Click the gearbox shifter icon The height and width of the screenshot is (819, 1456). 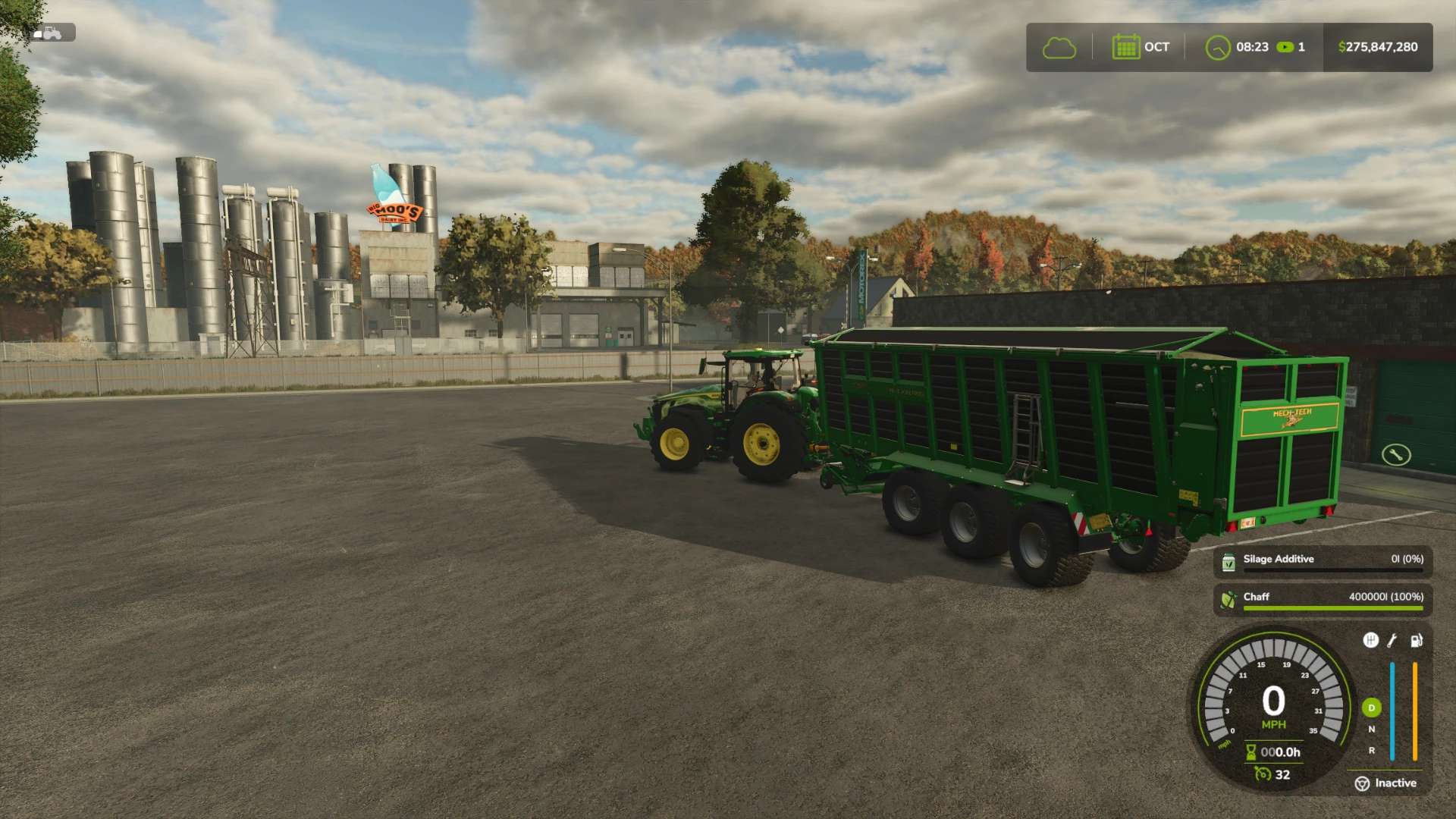coord(1370,641)
